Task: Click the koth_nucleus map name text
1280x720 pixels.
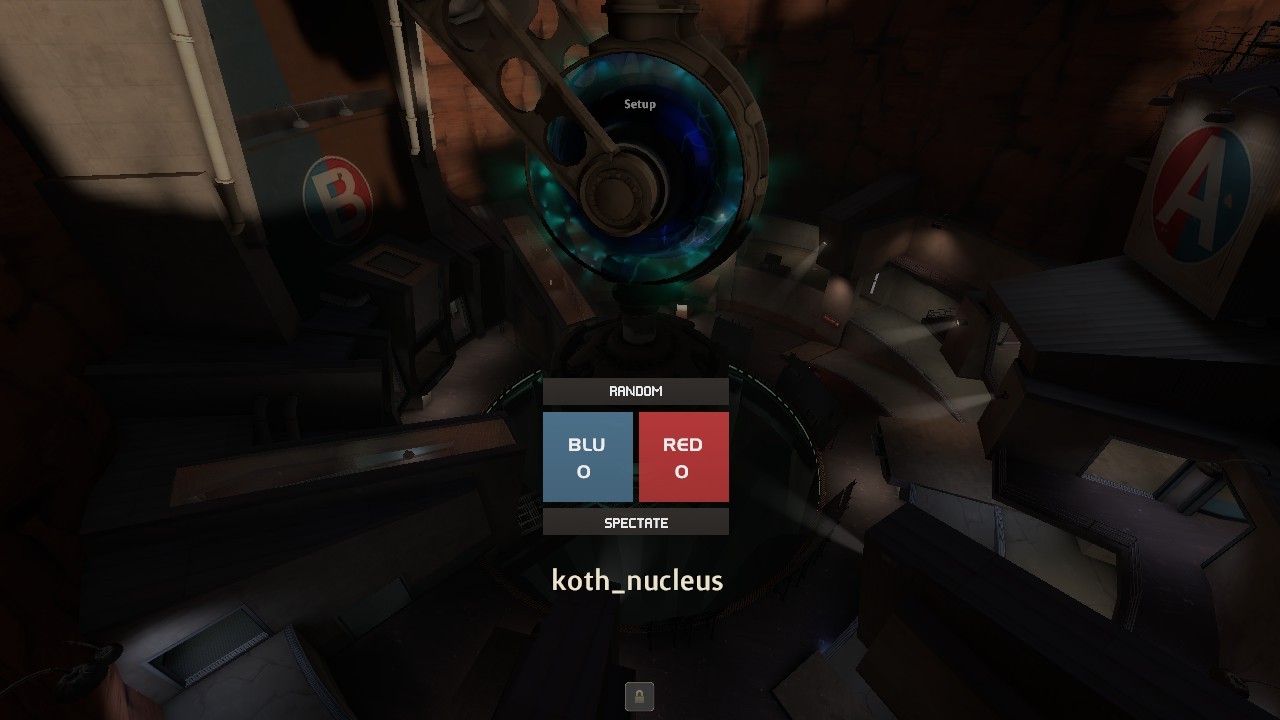Action: pyautogui.click(x=637, y=580)
